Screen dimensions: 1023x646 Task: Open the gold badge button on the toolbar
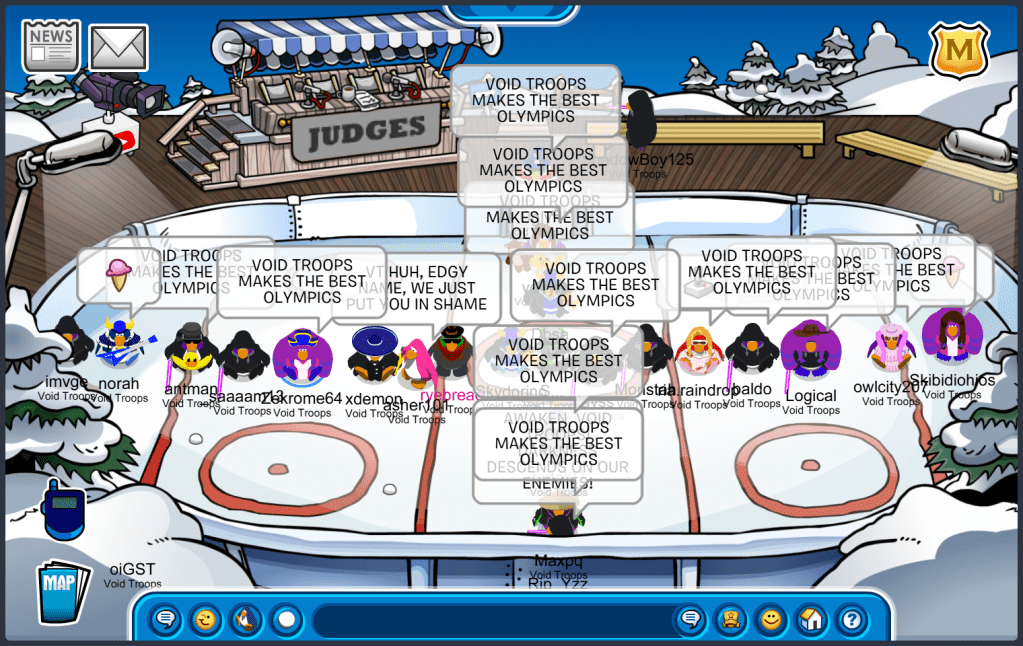point(730,620)
